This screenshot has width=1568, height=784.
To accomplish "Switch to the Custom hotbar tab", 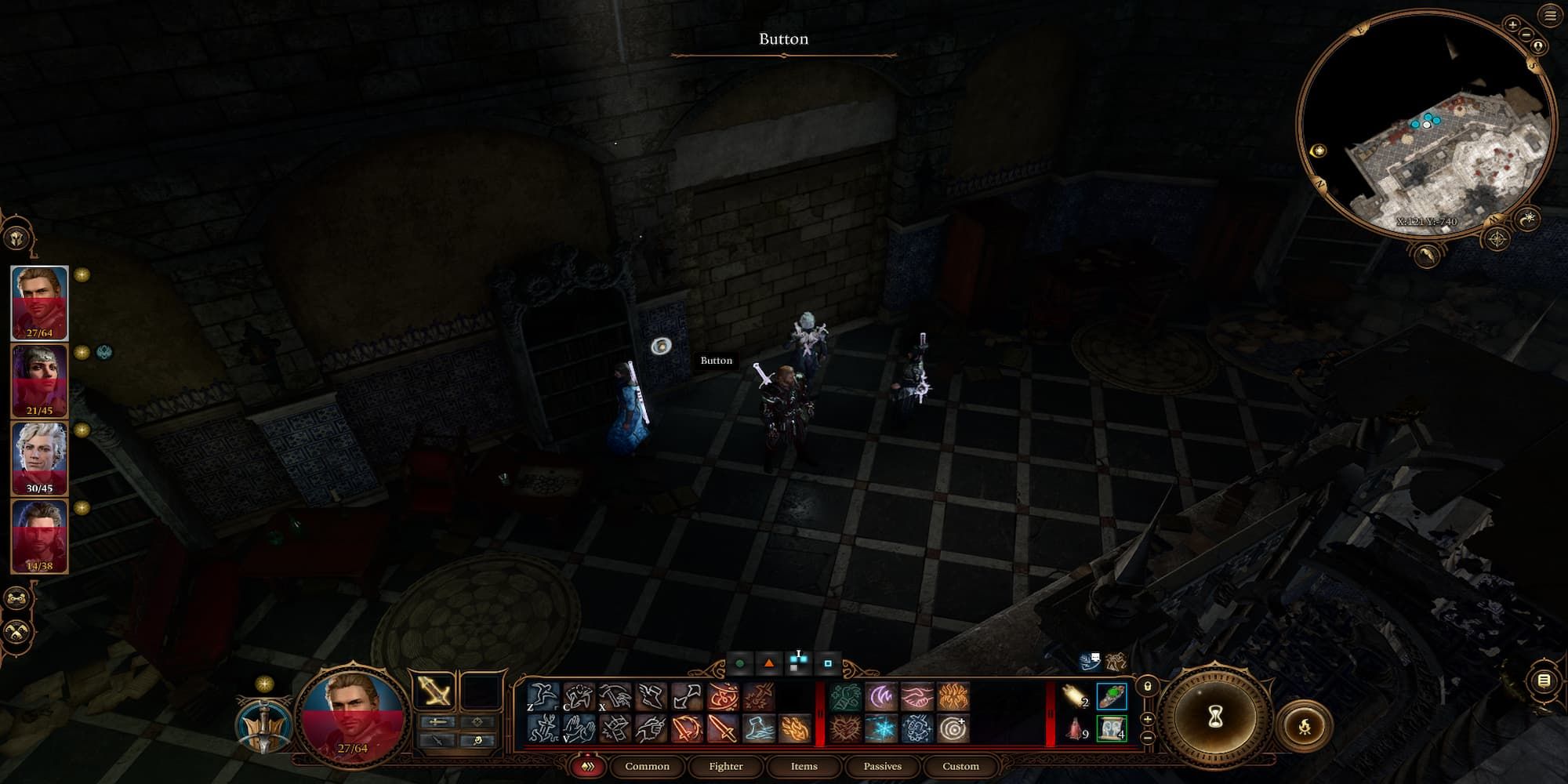I will click(x=960, y=766).
